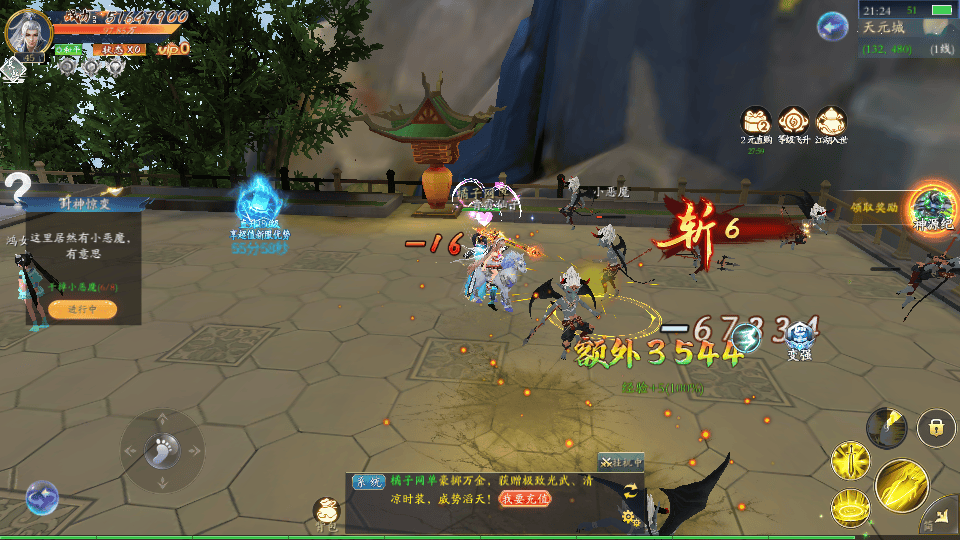Open the 背包 bag icon
The height and width of the screenshot is (540, 960).
326,512
